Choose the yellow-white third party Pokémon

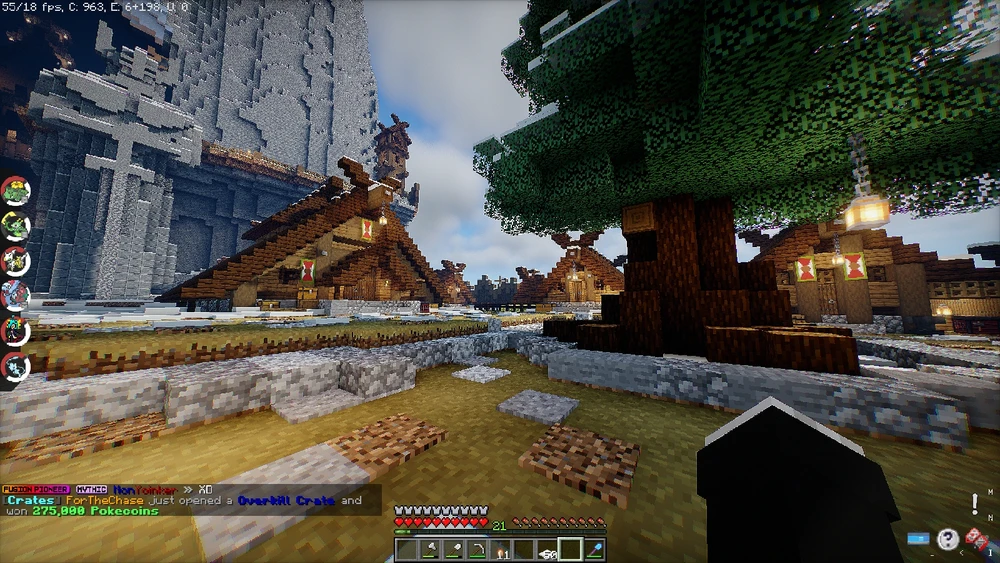tap(16, 260)
